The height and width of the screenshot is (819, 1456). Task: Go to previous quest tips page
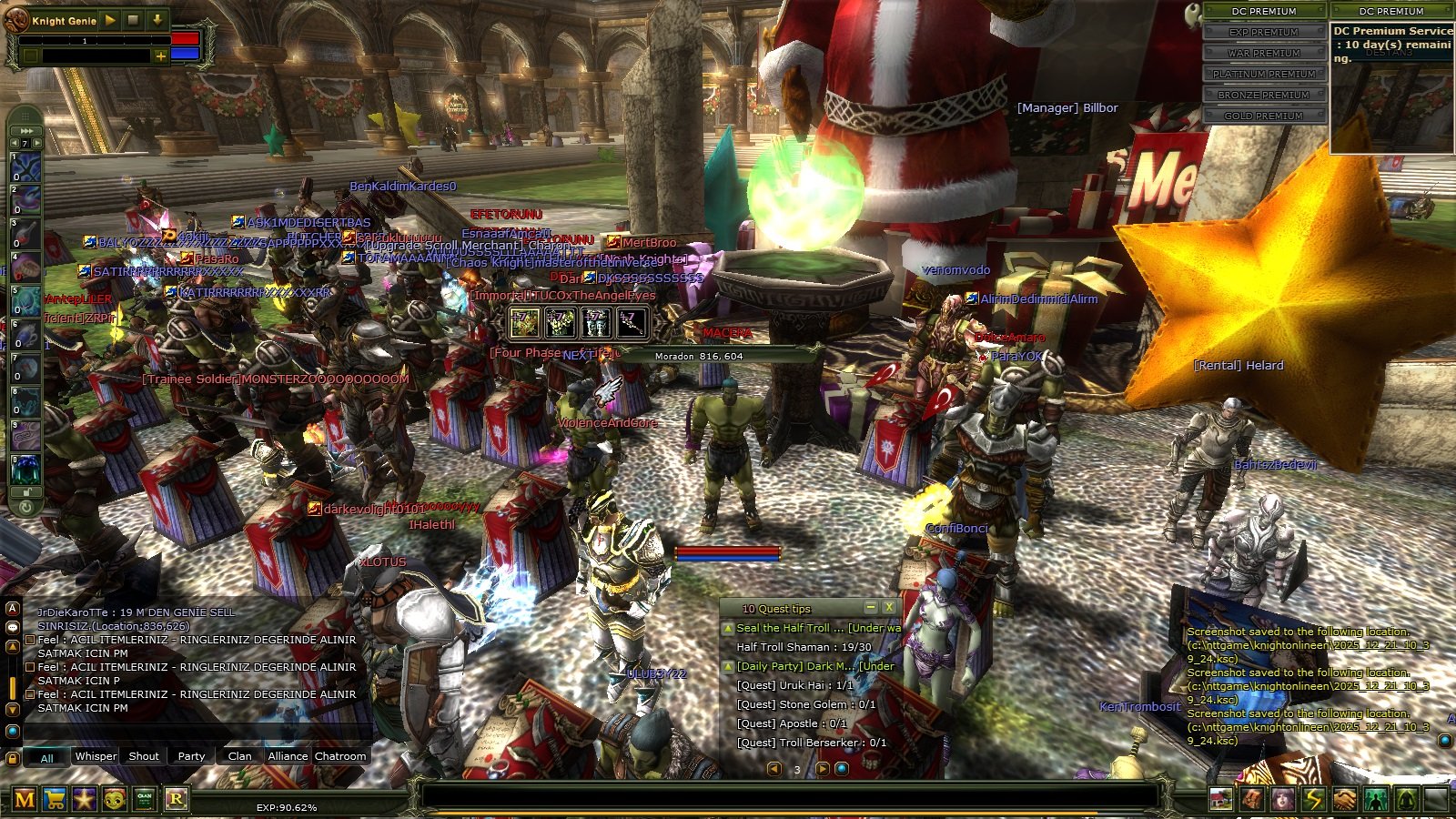(x=774, y=769)
